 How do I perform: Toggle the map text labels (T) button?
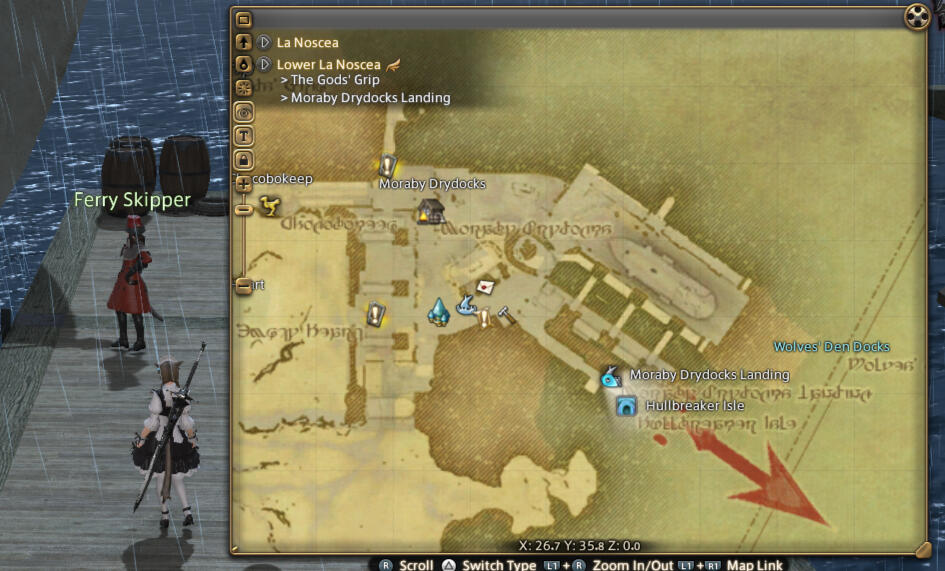pos(243,136)
